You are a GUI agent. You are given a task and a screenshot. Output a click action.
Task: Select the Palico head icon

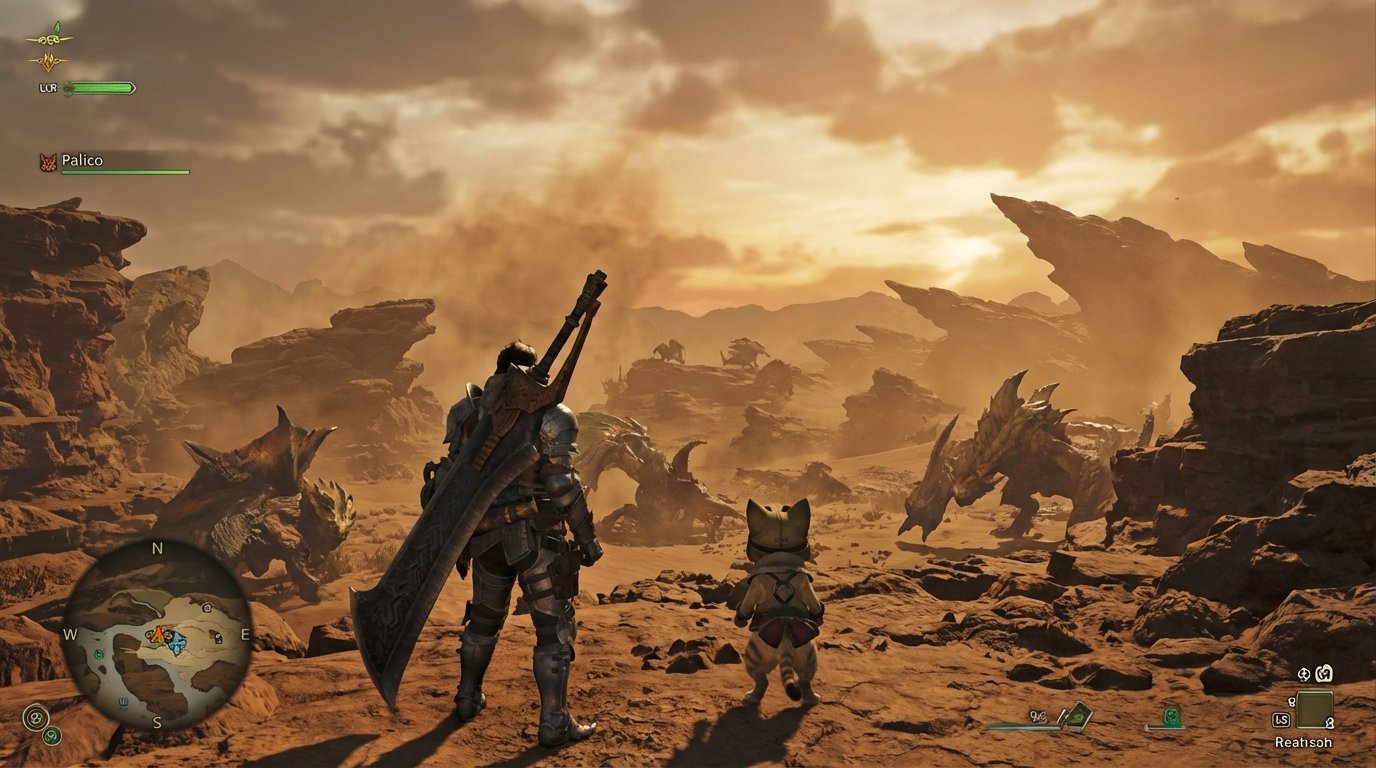pyautogui.click(x=48, y=160)
